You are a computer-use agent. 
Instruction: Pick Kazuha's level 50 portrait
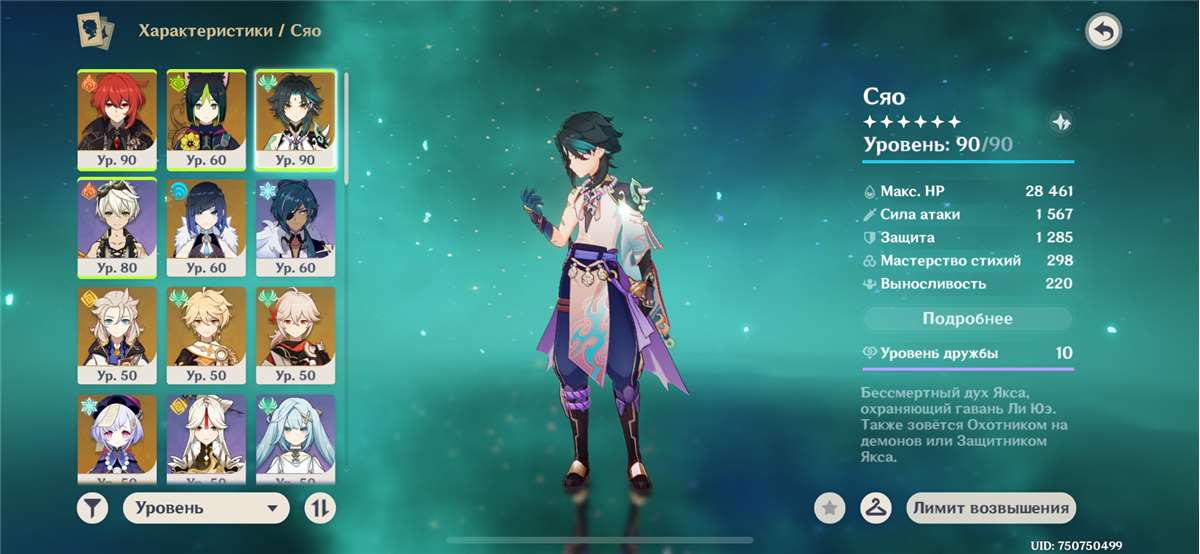296,335
